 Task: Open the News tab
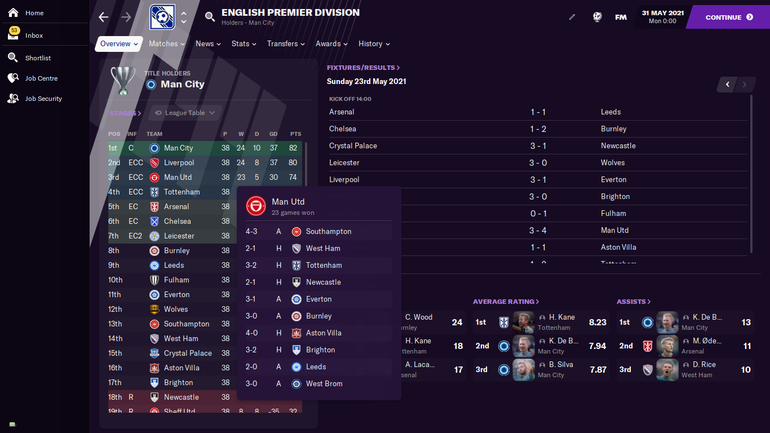tap(208, 44)
